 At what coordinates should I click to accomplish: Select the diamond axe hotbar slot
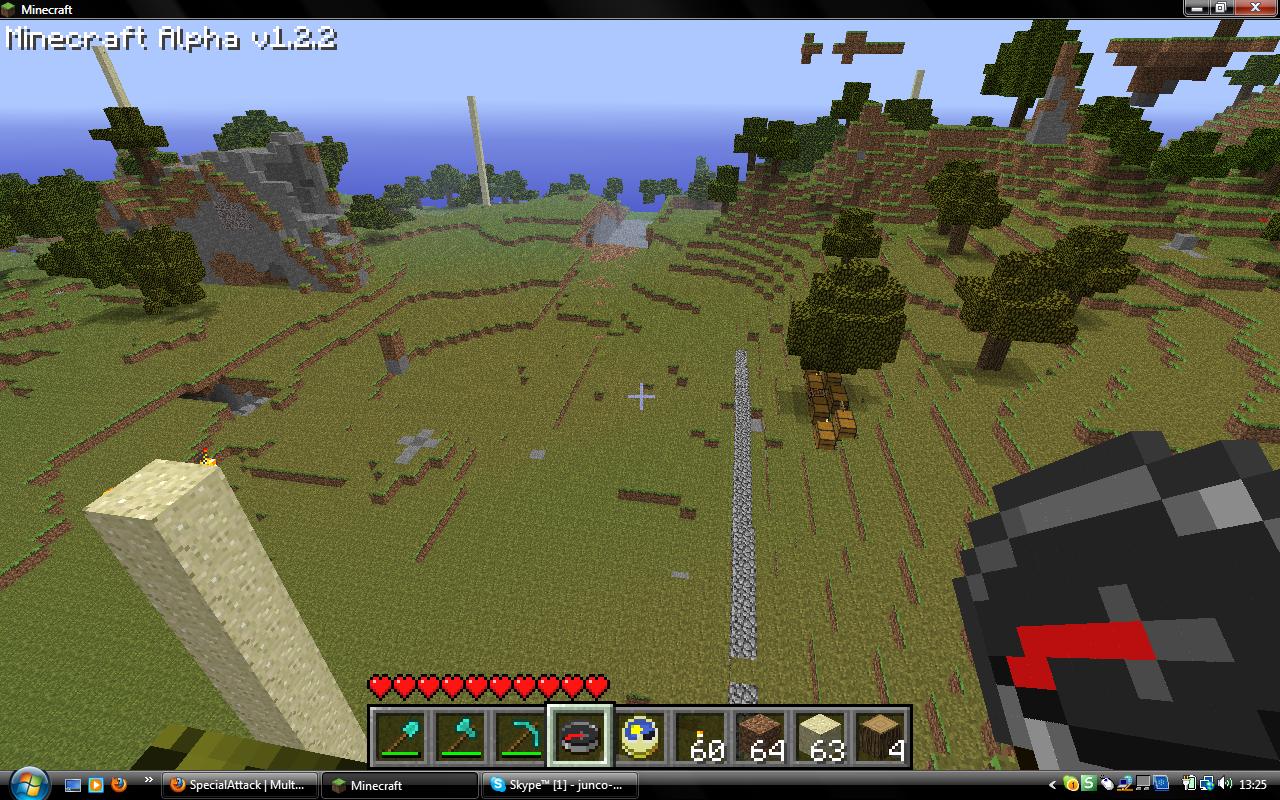461,738
